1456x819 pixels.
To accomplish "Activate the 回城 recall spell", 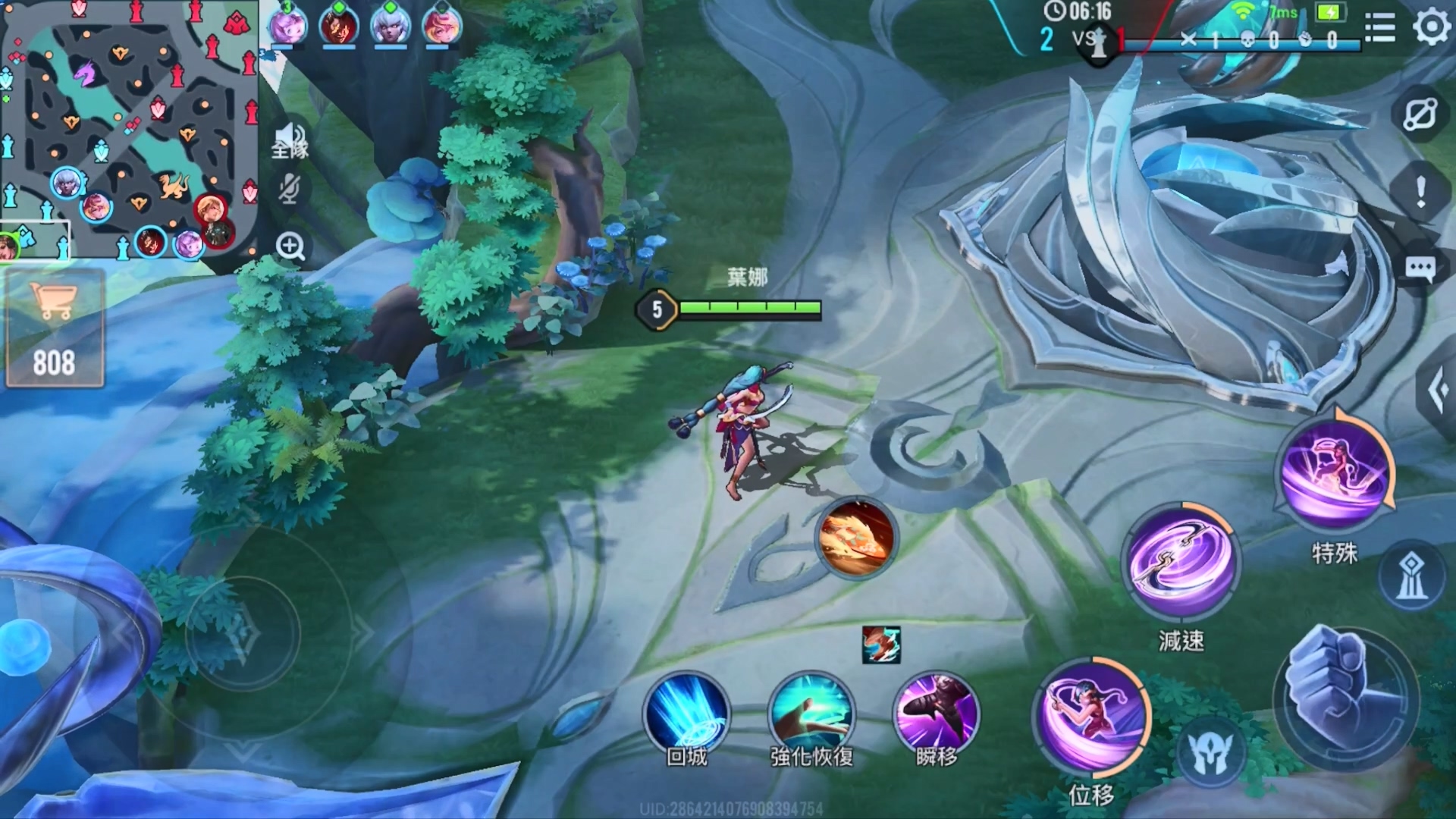I will pyautogui.click(x=686, y=714).
